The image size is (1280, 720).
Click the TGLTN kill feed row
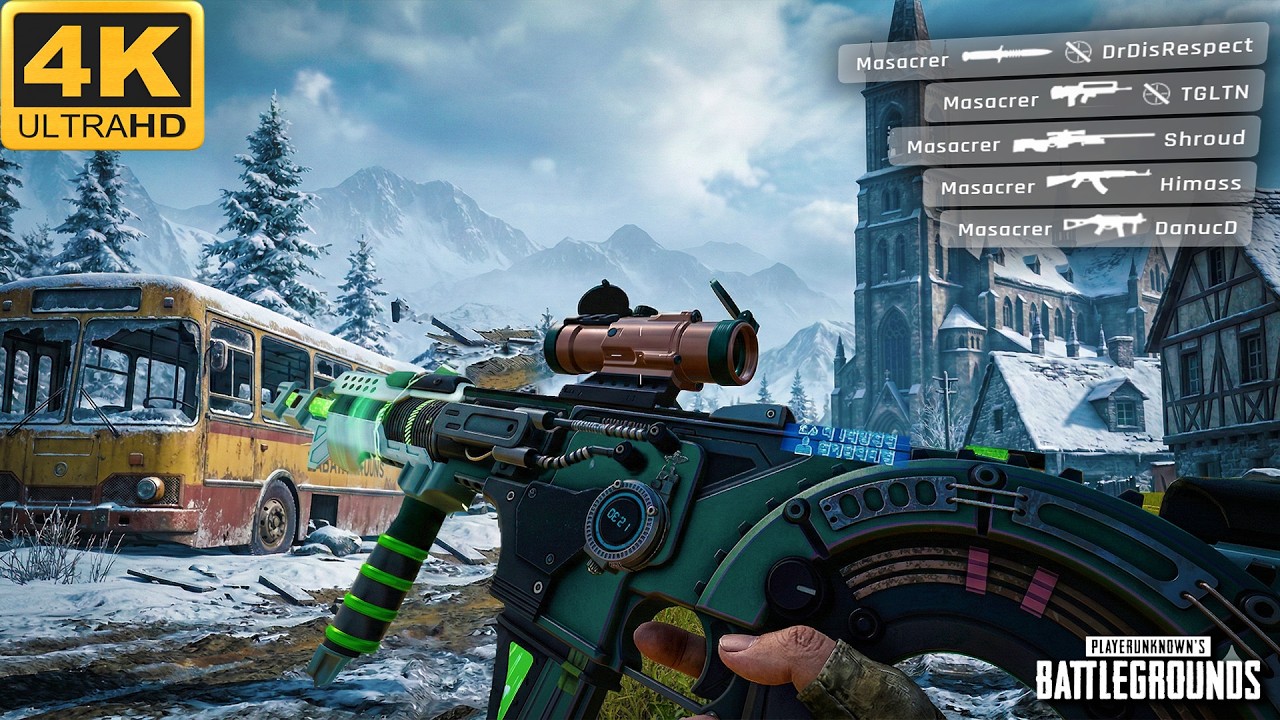click(x=1095, y=98)
